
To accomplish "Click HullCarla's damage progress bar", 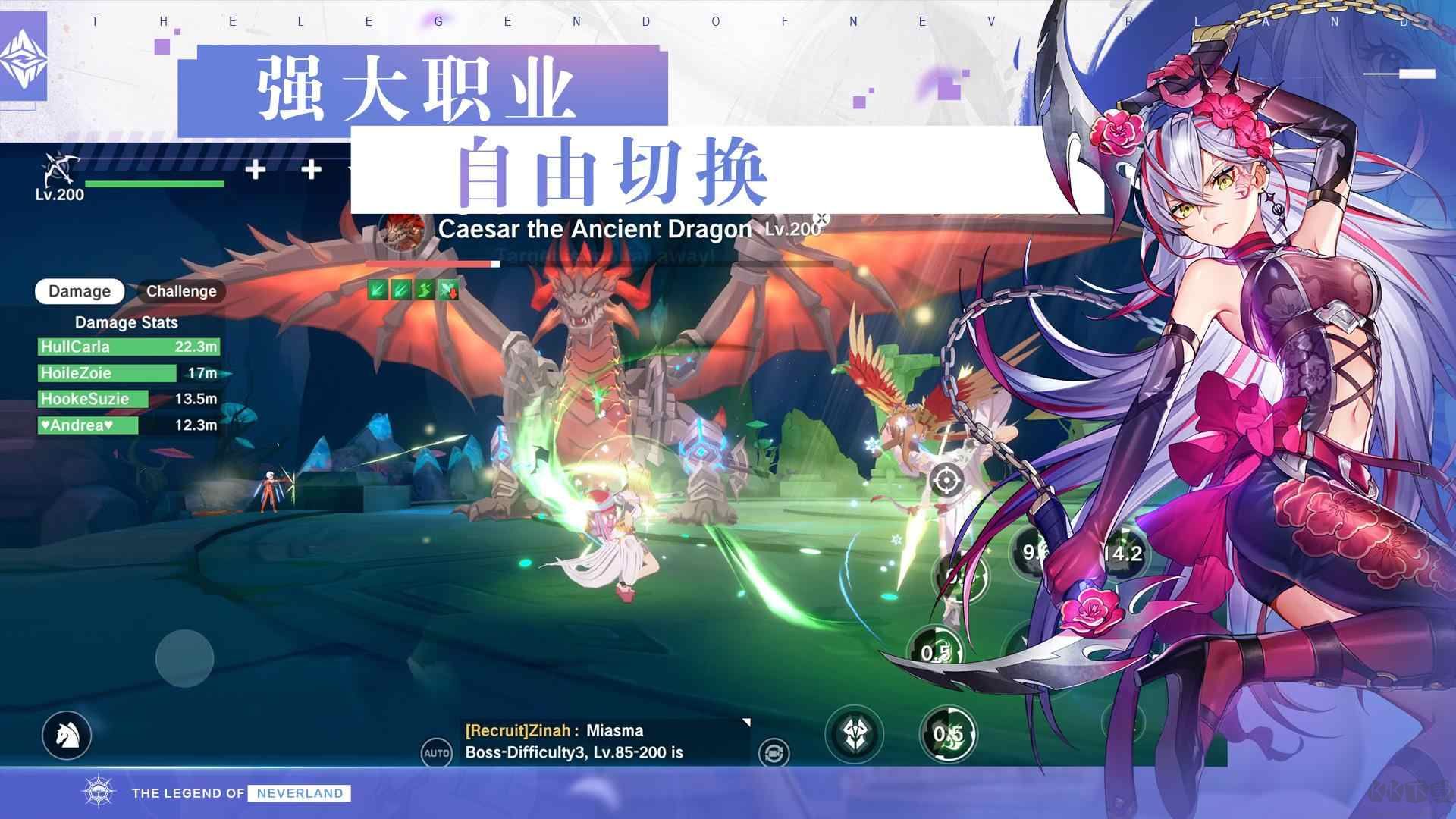I will pos(129,347).
